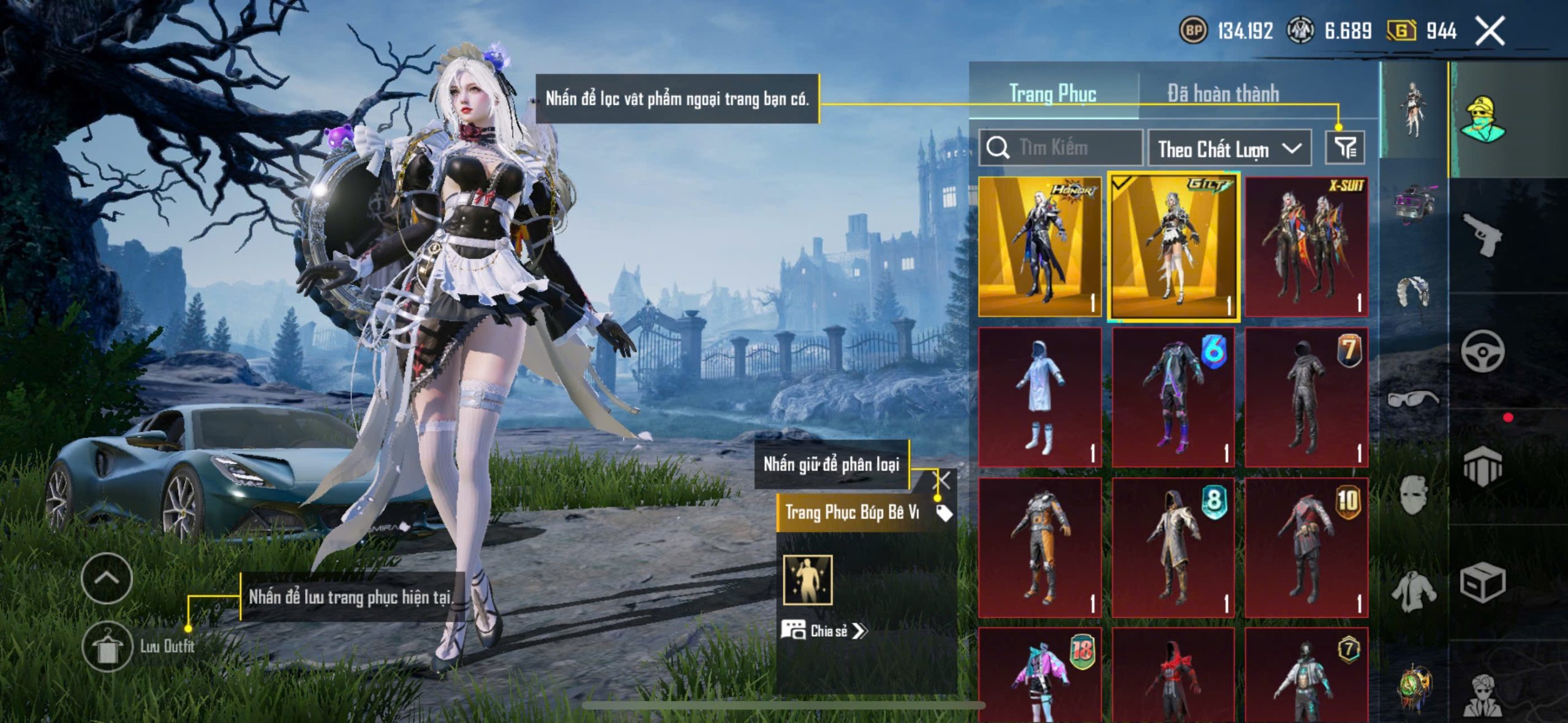Image resolution: width=1568 pixels, height=723 pixels.
Task: Close the wardrobe screen
Action: (x=1490, y=31)
